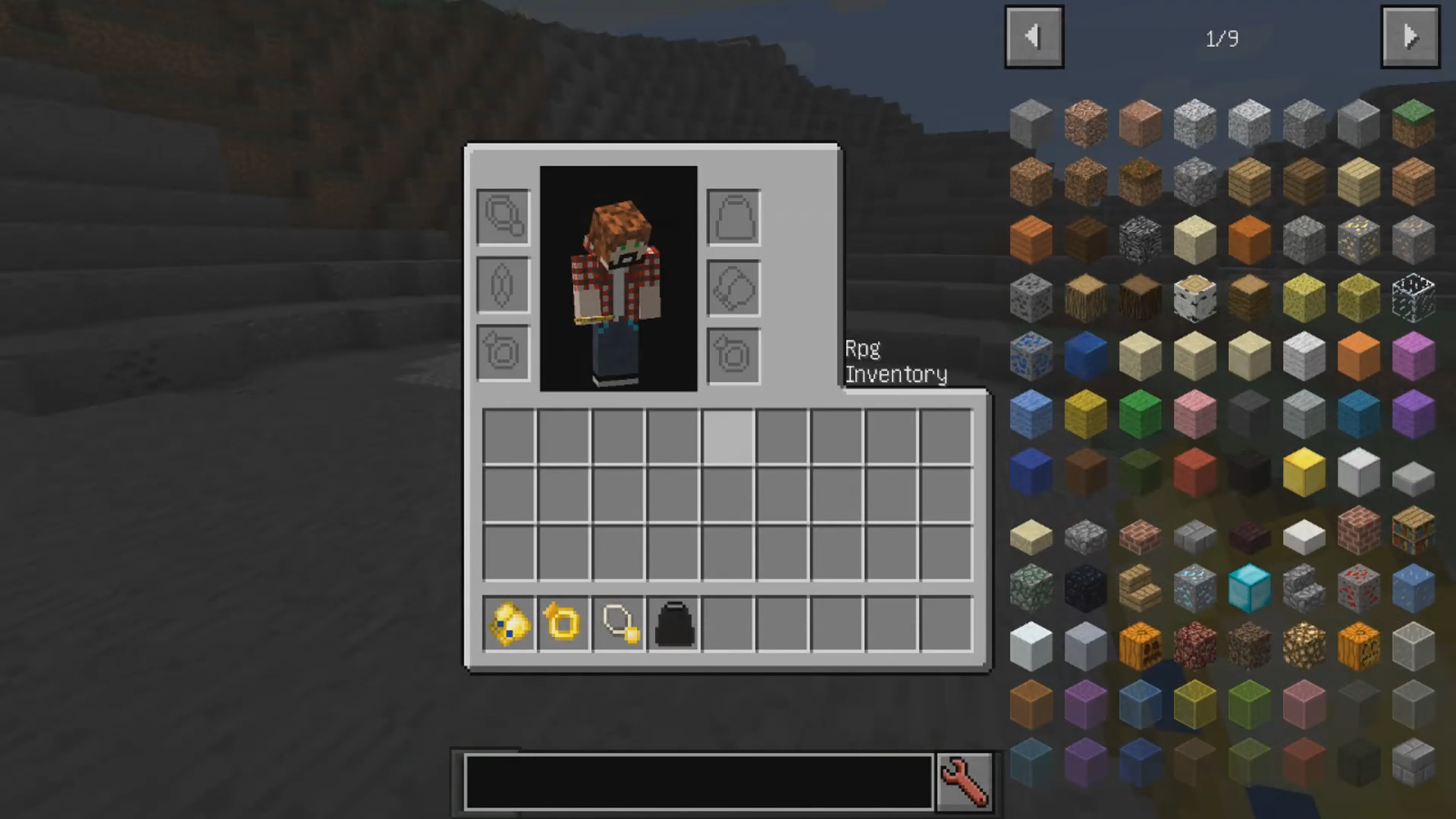Click the empty necklace equipment slot

503,217
